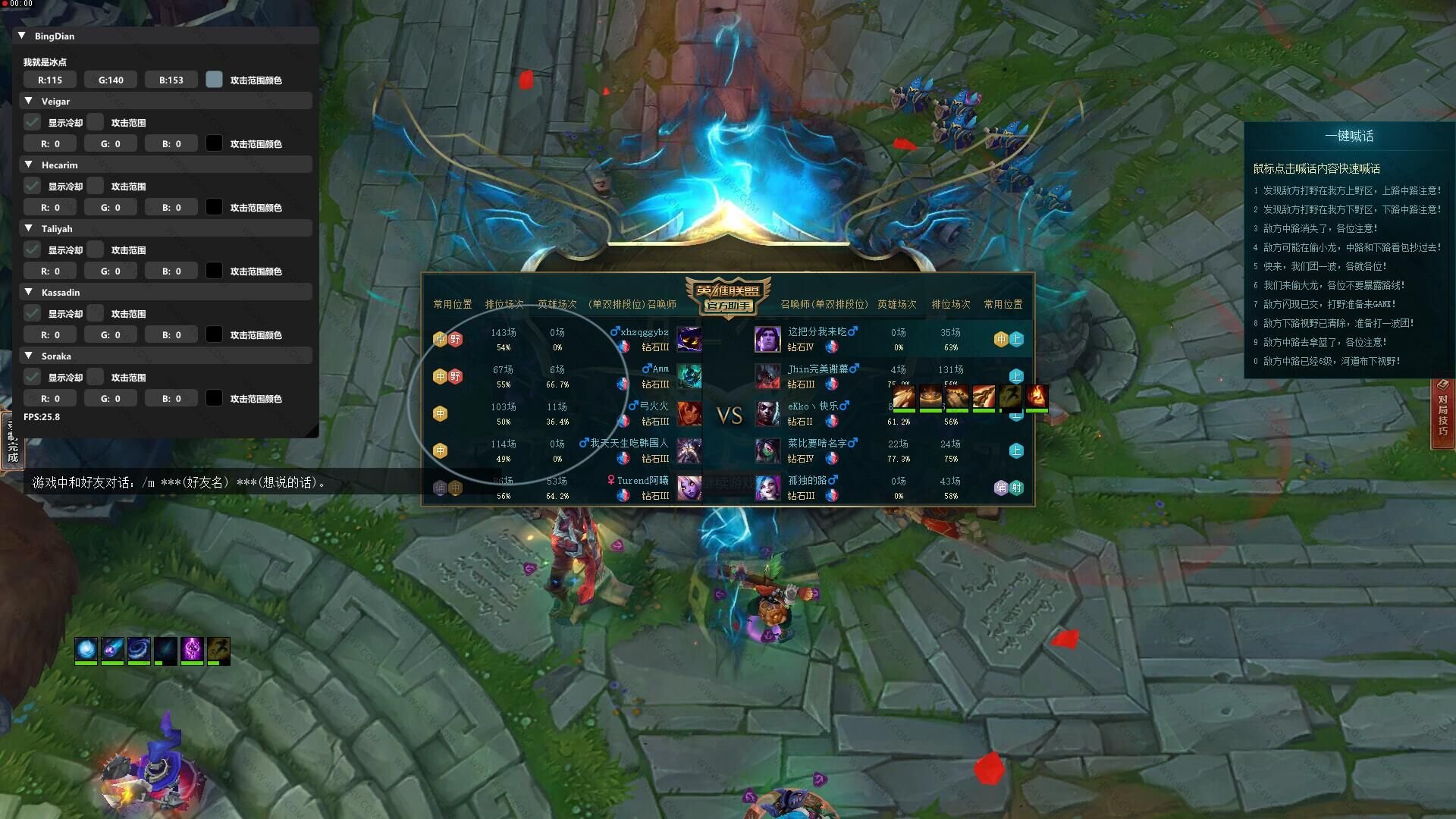Toggle Hecarim's 显示冷却 checkbox
Image resolution: width=1456 pixels, height=819 pixels.
pyautogui.click(x=33, y=186)
